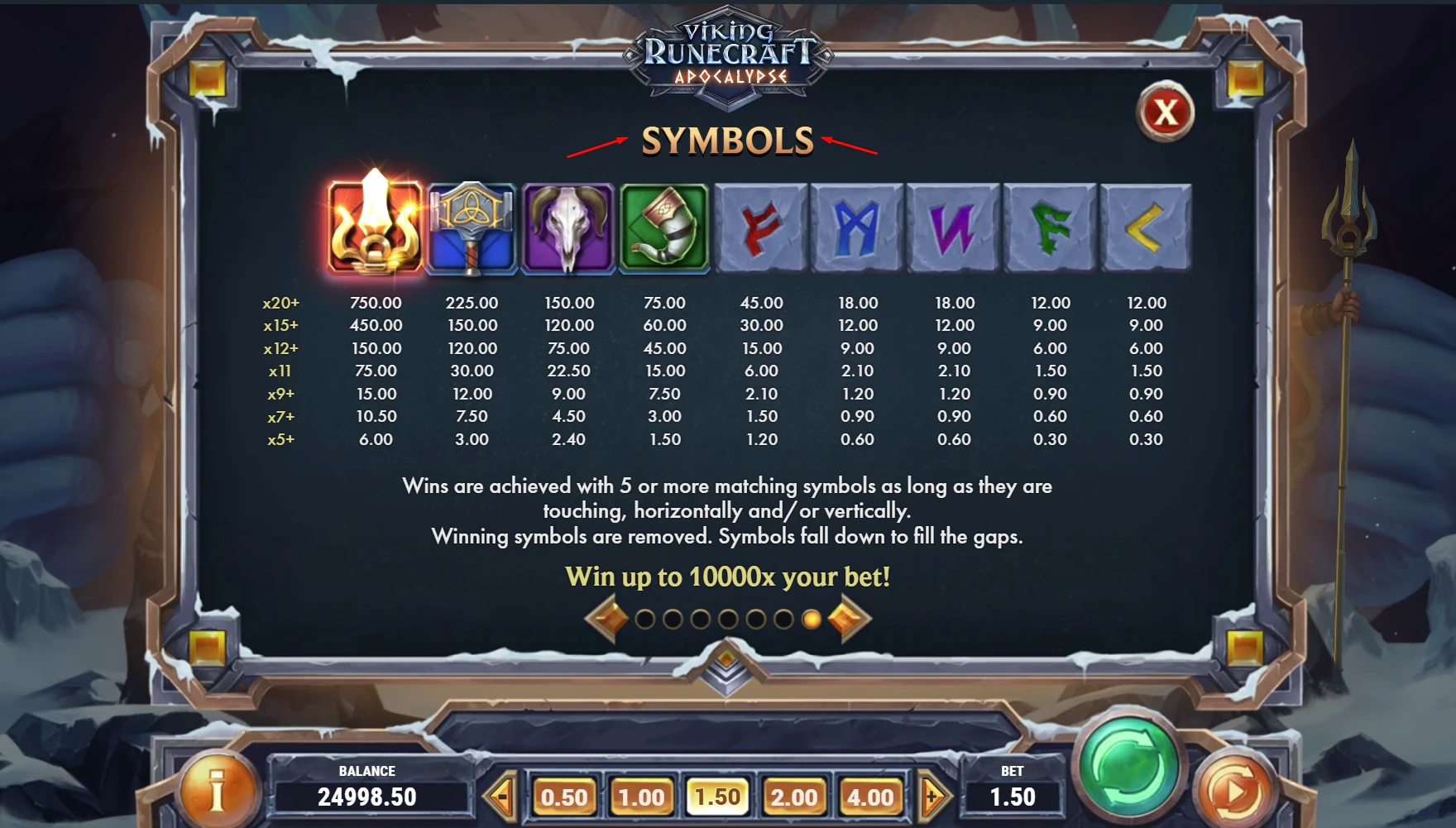Select the green drinking horn symbol
Viewport: 1456px width, 828px height.
665,225
